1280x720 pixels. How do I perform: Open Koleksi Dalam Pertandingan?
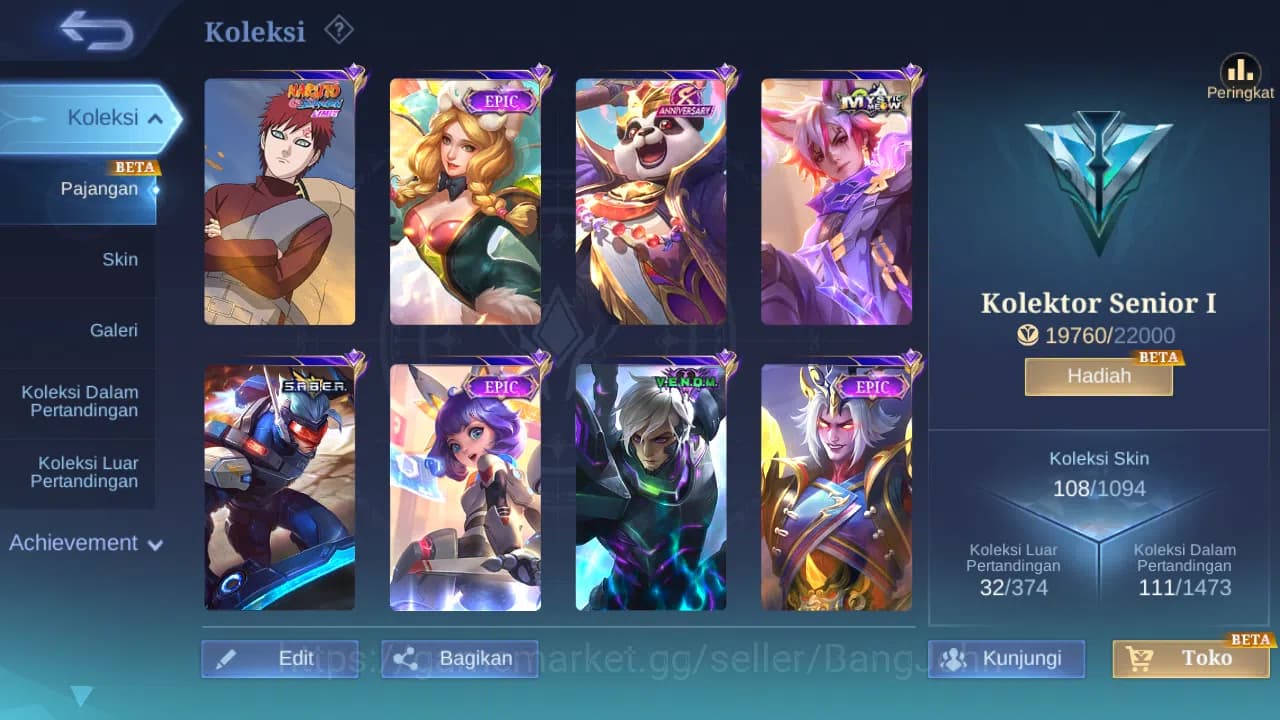coord(80,401)
